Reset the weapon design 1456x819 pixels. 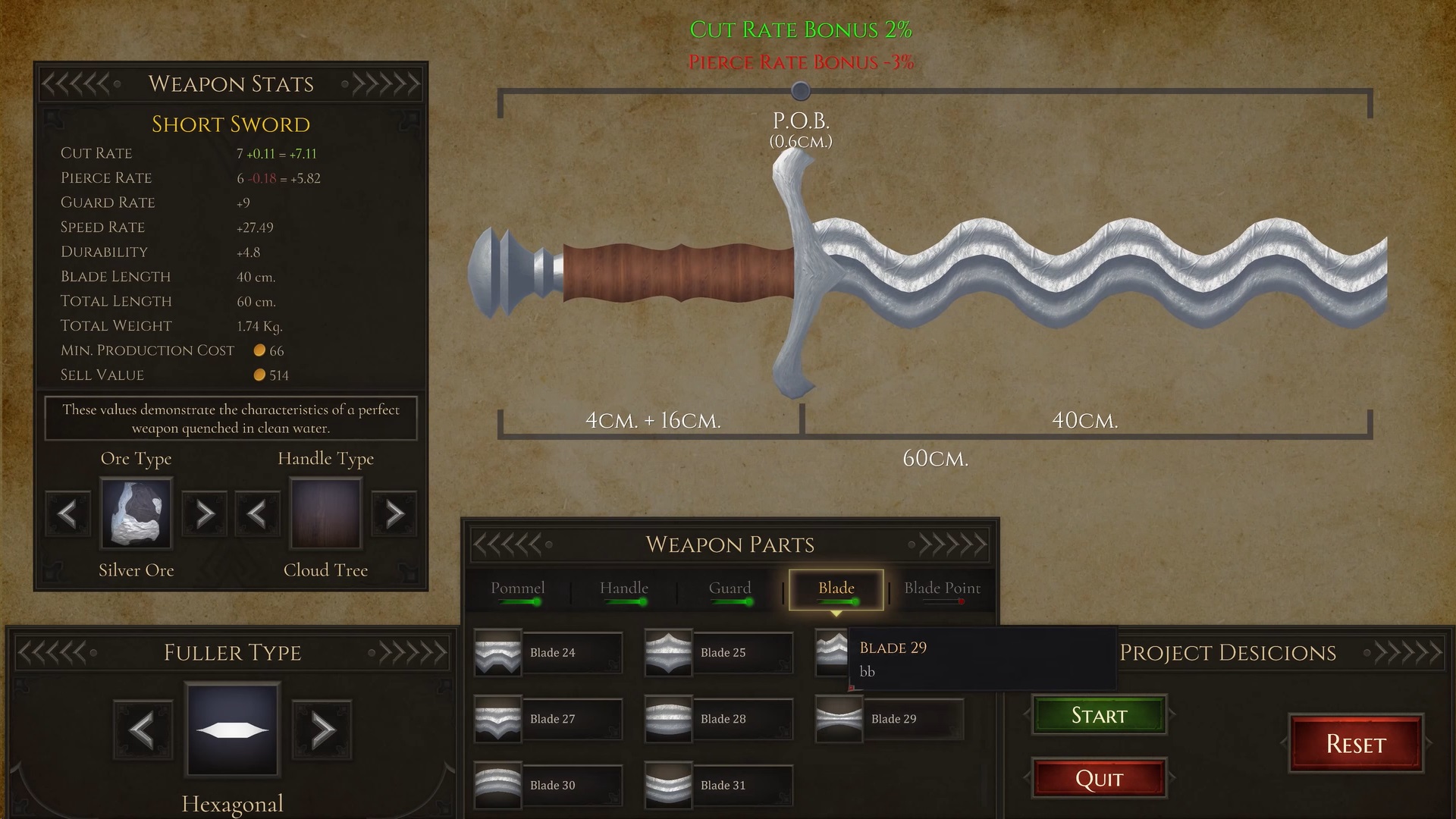point(1356,744)
